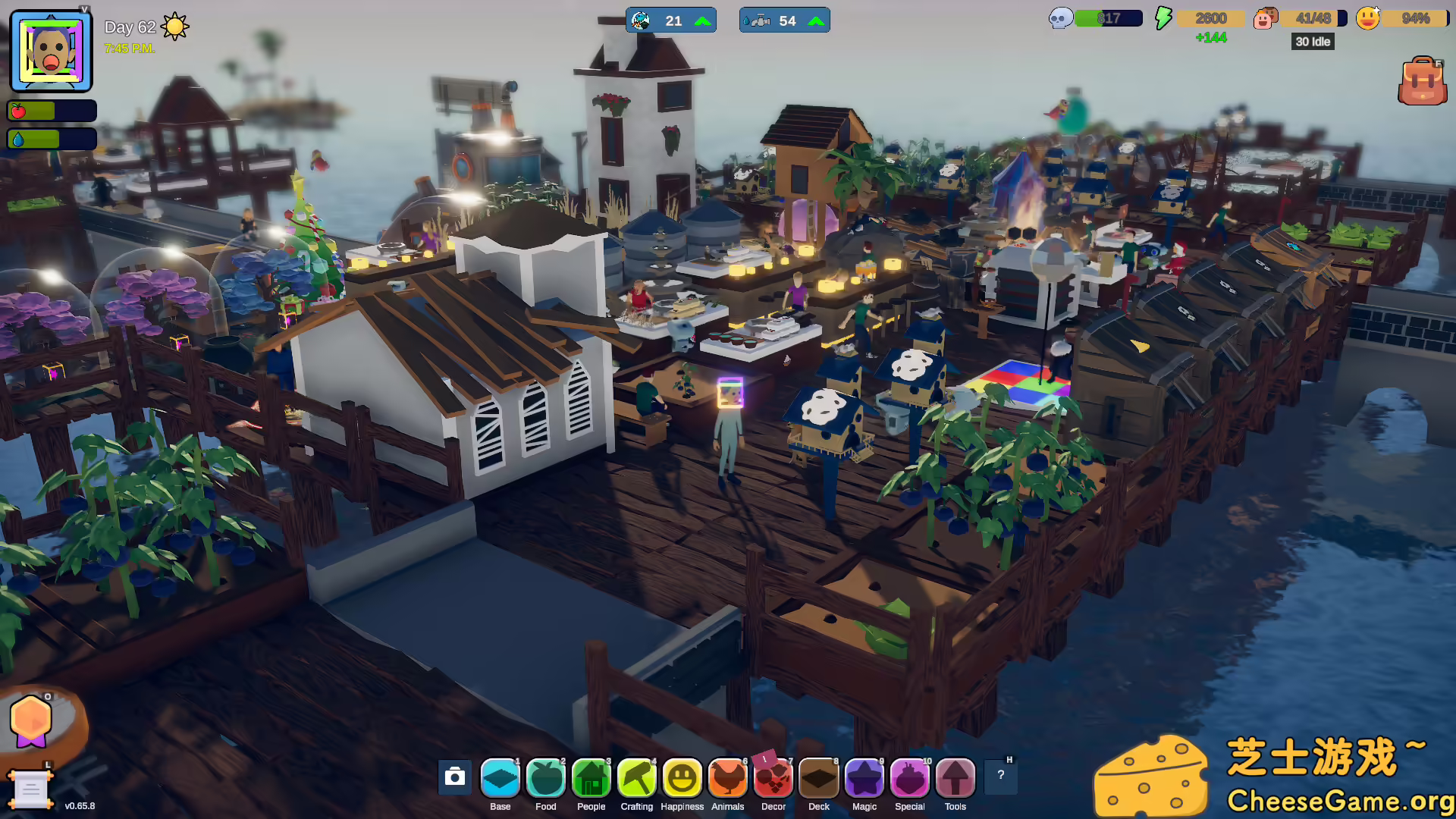
Task: Open the Decor category
Action: [x=773, y=779]
